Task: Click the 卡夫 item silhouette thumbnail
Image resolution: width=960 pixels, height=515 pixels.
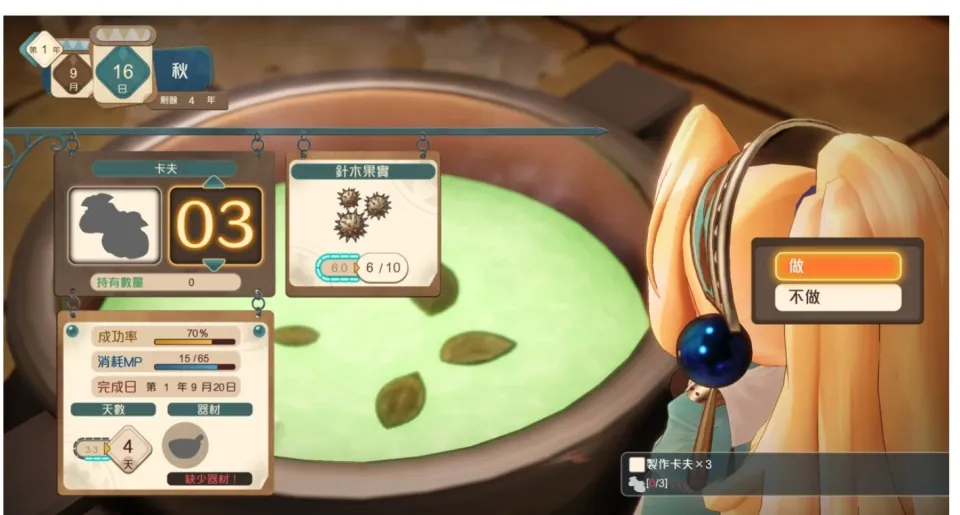Action: click(114, 226)
